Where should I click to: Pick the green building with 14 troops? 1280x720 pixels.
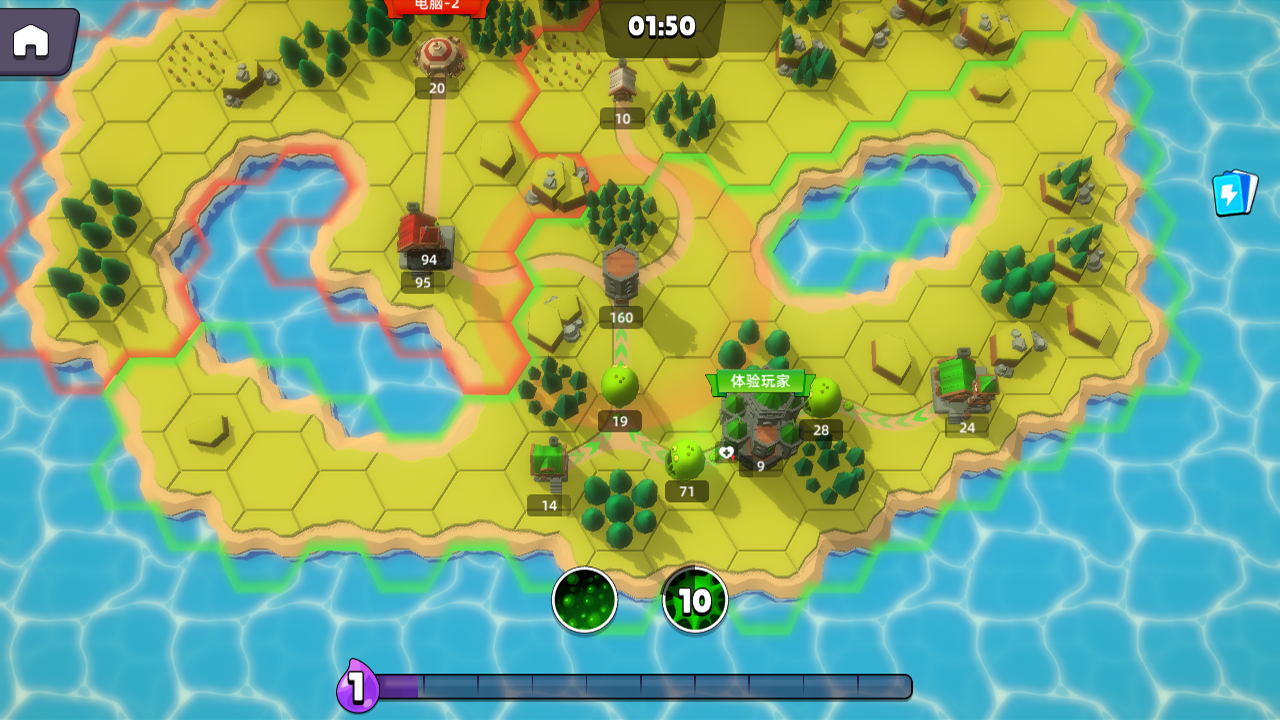(549, 462)
